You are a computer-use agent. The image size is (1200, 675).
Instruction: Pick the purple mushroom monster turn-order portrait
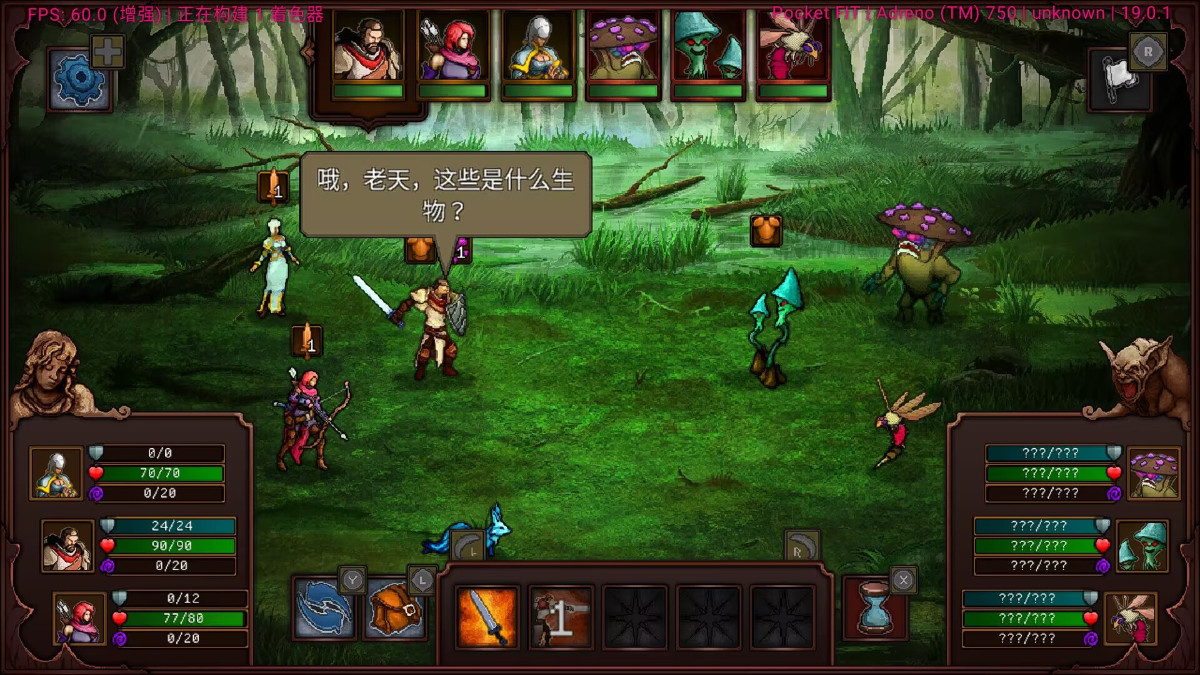point(622,47)
